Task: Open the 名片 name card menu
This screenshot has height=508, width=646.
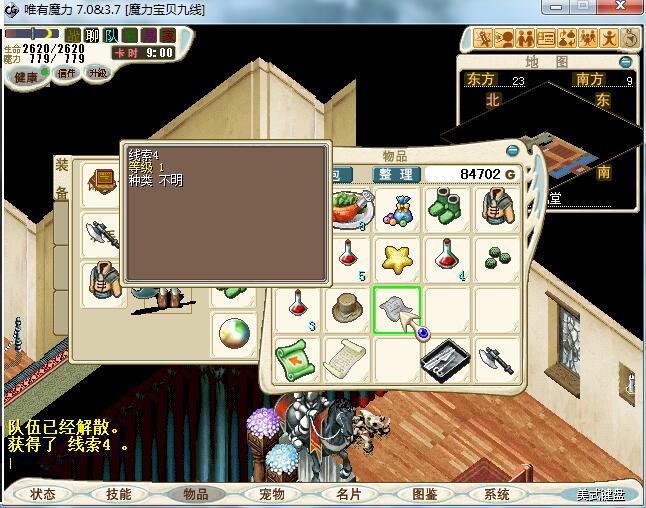Action: (x=347, y=494)
